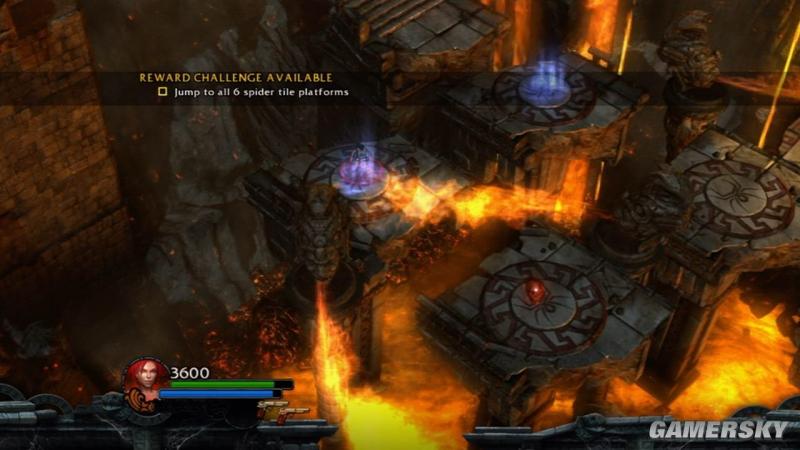Click the red-haired character portrait
Image resolution: width=800 pixels, height=450 pixels.
144,380
